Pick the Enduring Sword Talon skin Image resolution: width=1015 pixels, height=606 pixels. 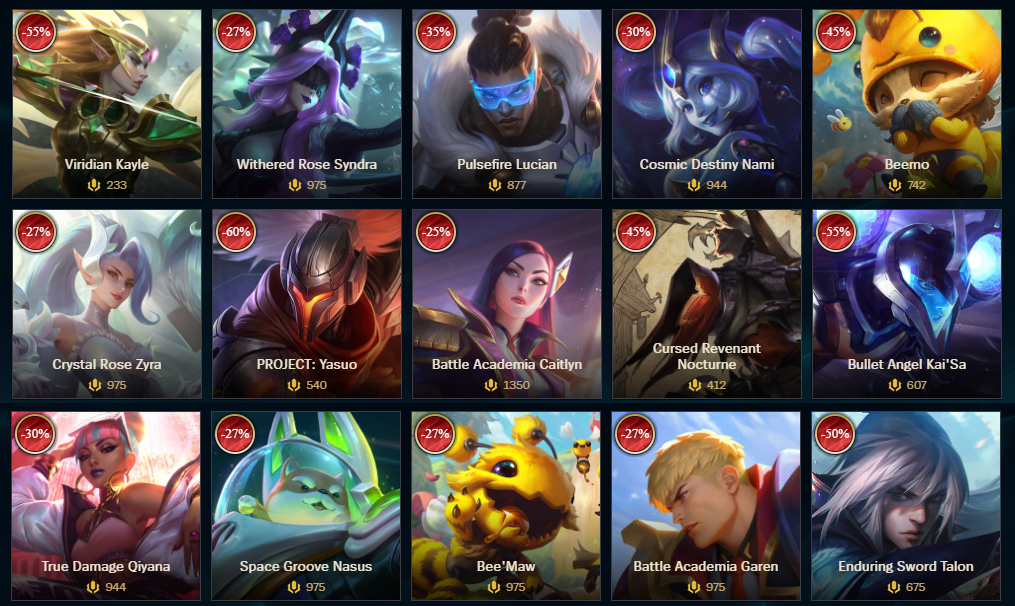pyautogui.click(x=907, y=505)
